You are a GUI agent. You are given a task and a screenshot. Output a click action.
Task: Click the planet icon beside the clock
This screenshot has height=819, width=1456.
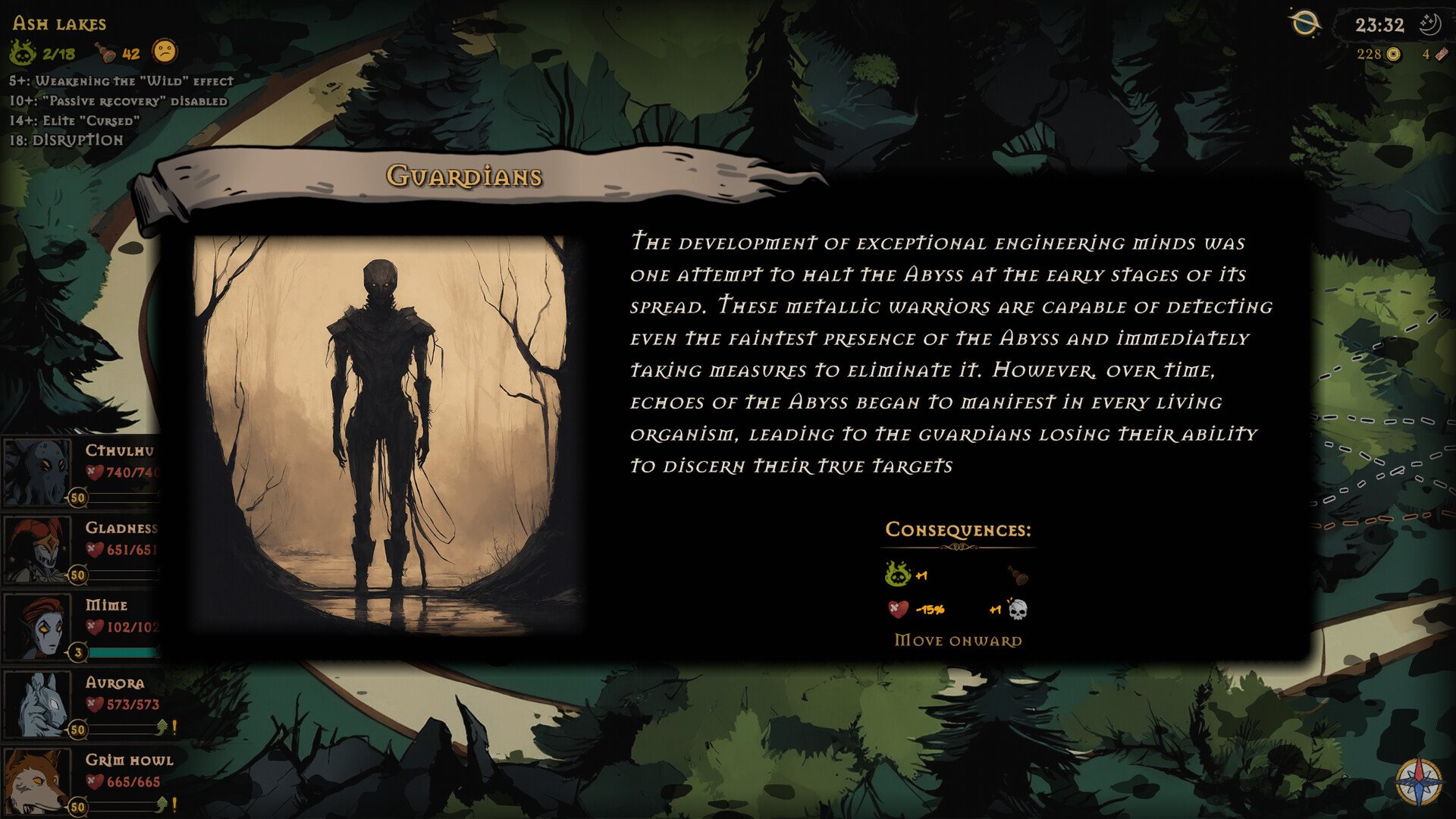[x=1304, y=24]
